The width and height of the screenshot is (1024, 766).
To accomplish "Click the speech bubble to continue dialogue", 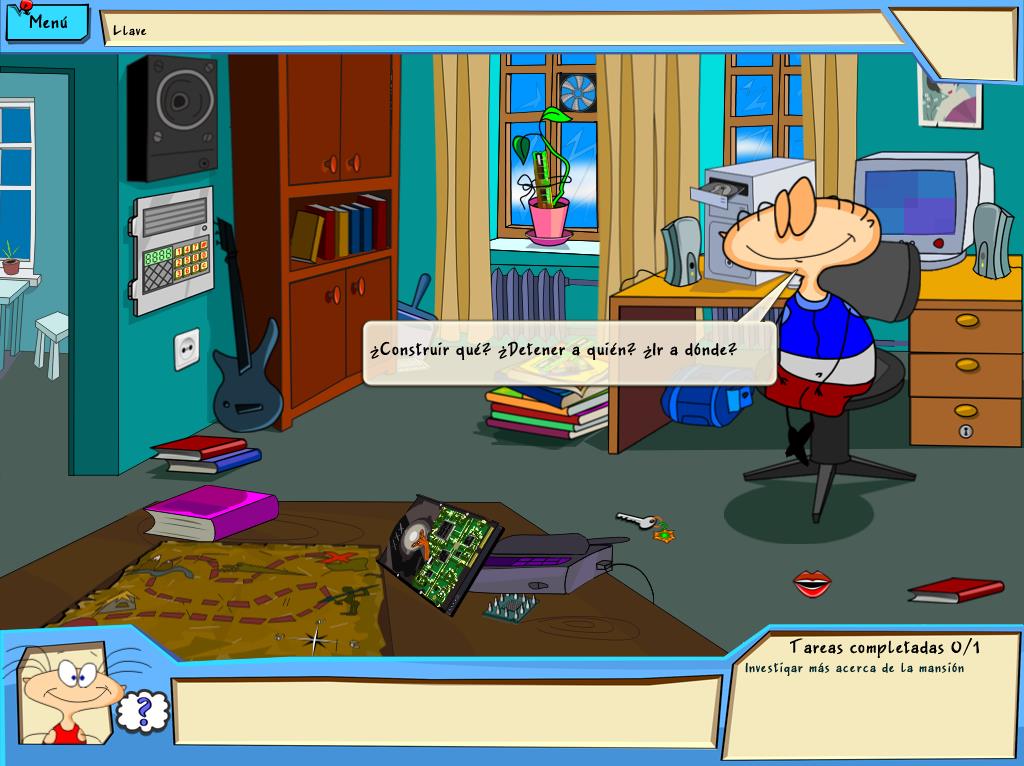I will pyautogui.click(x=568, y=352).
